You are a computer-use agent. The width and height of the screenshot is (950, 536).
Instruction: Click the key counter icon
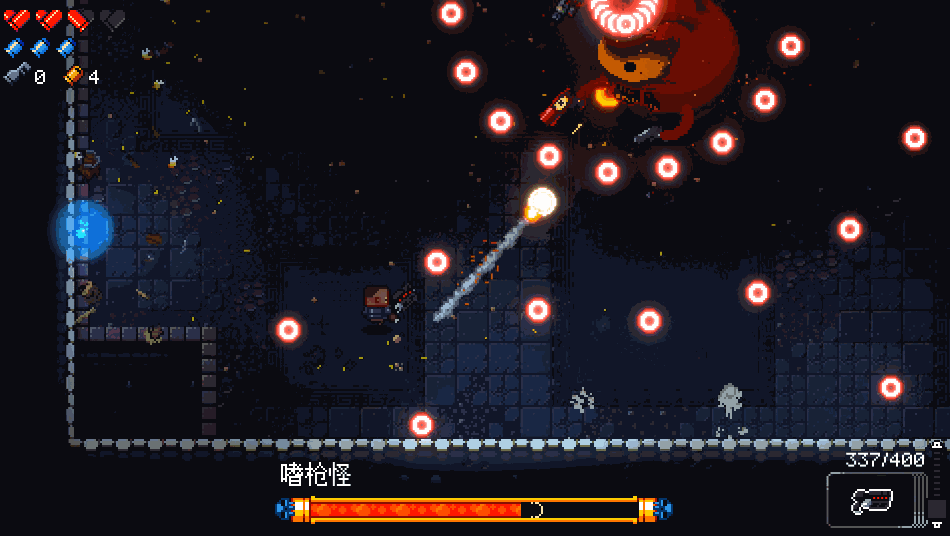tap(16, 75)
